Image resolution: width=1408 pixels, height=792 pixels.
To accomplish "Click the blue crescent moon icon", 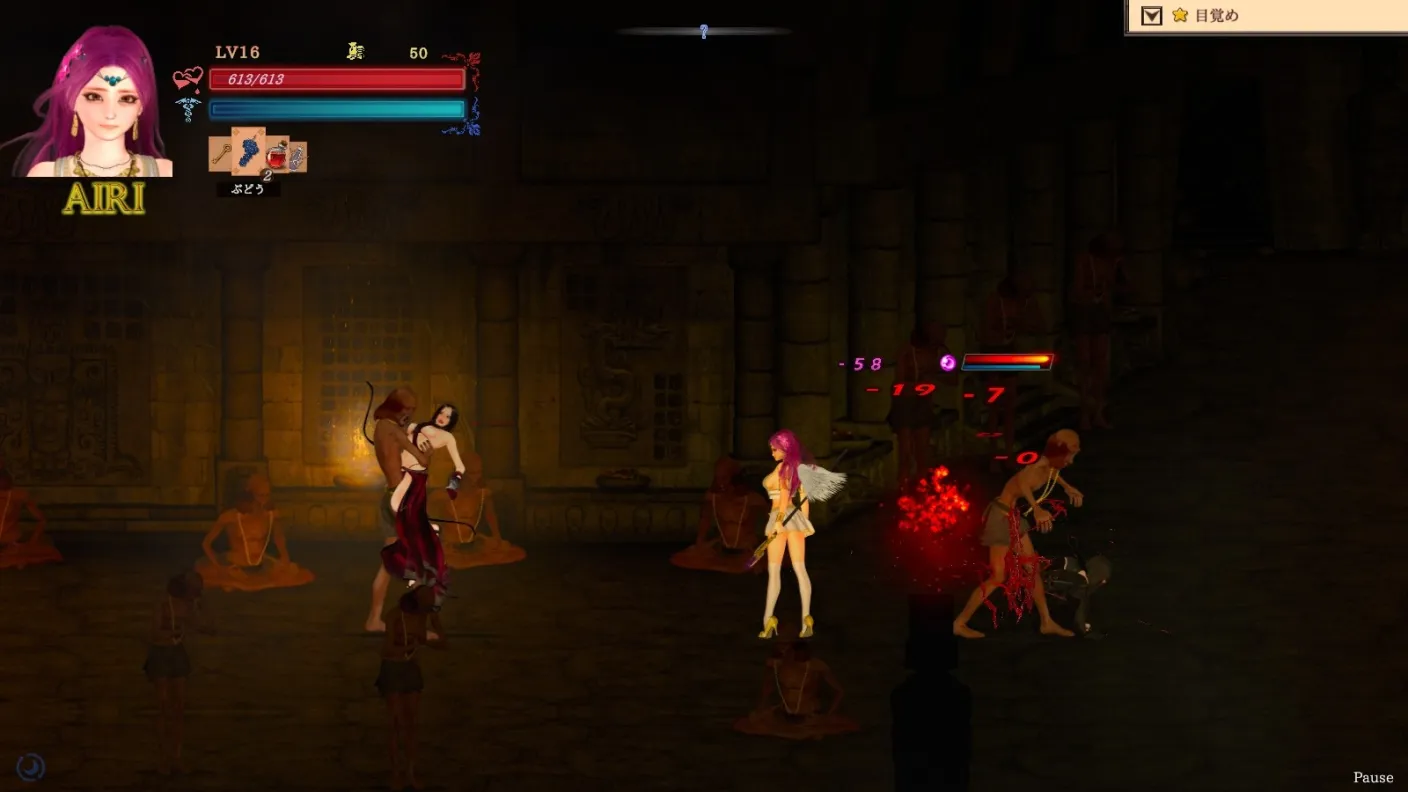I will click(x=31, y=766).
